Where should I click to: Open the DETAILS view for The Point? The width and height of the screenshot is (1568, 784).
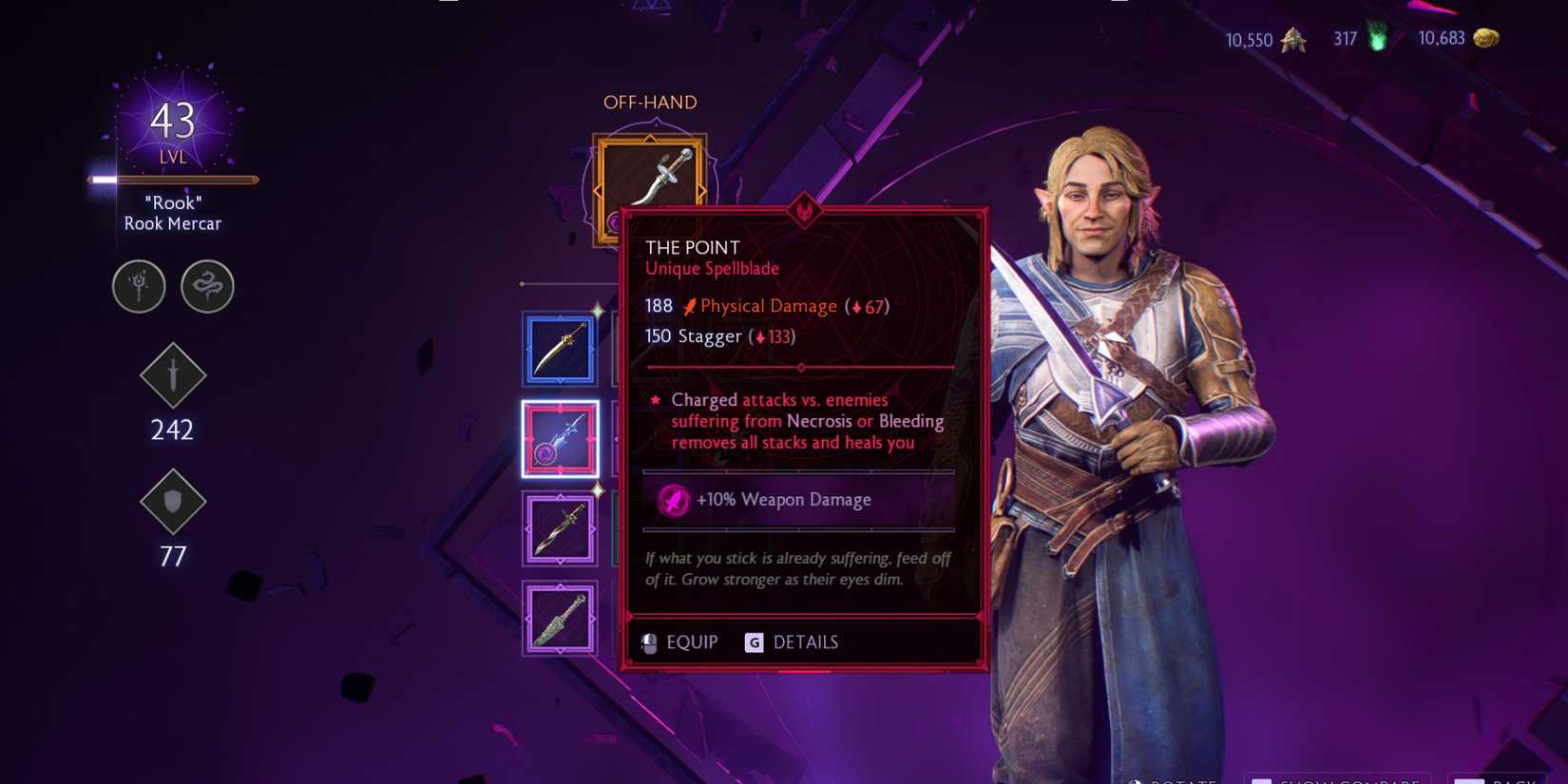[806, 641]
